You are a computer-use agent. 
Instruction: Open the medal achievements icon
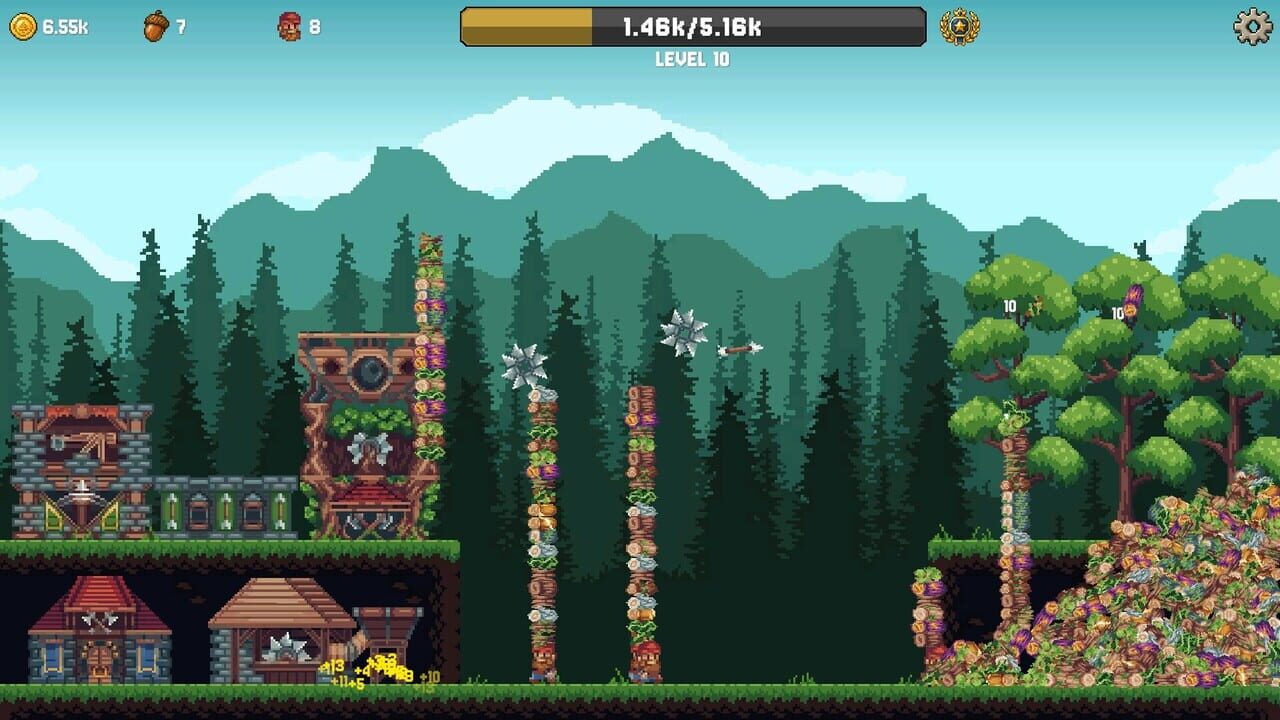click(x=957, y=27)
